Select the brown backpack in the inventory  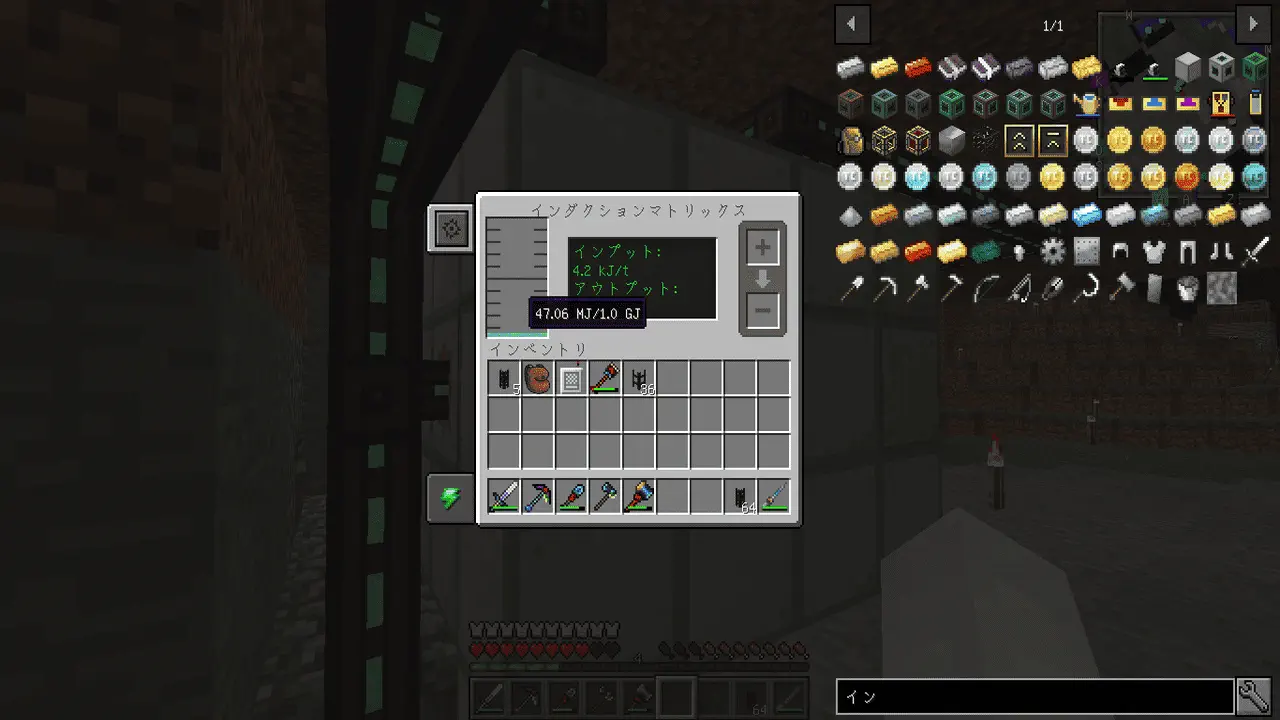(x=538, y=379)
